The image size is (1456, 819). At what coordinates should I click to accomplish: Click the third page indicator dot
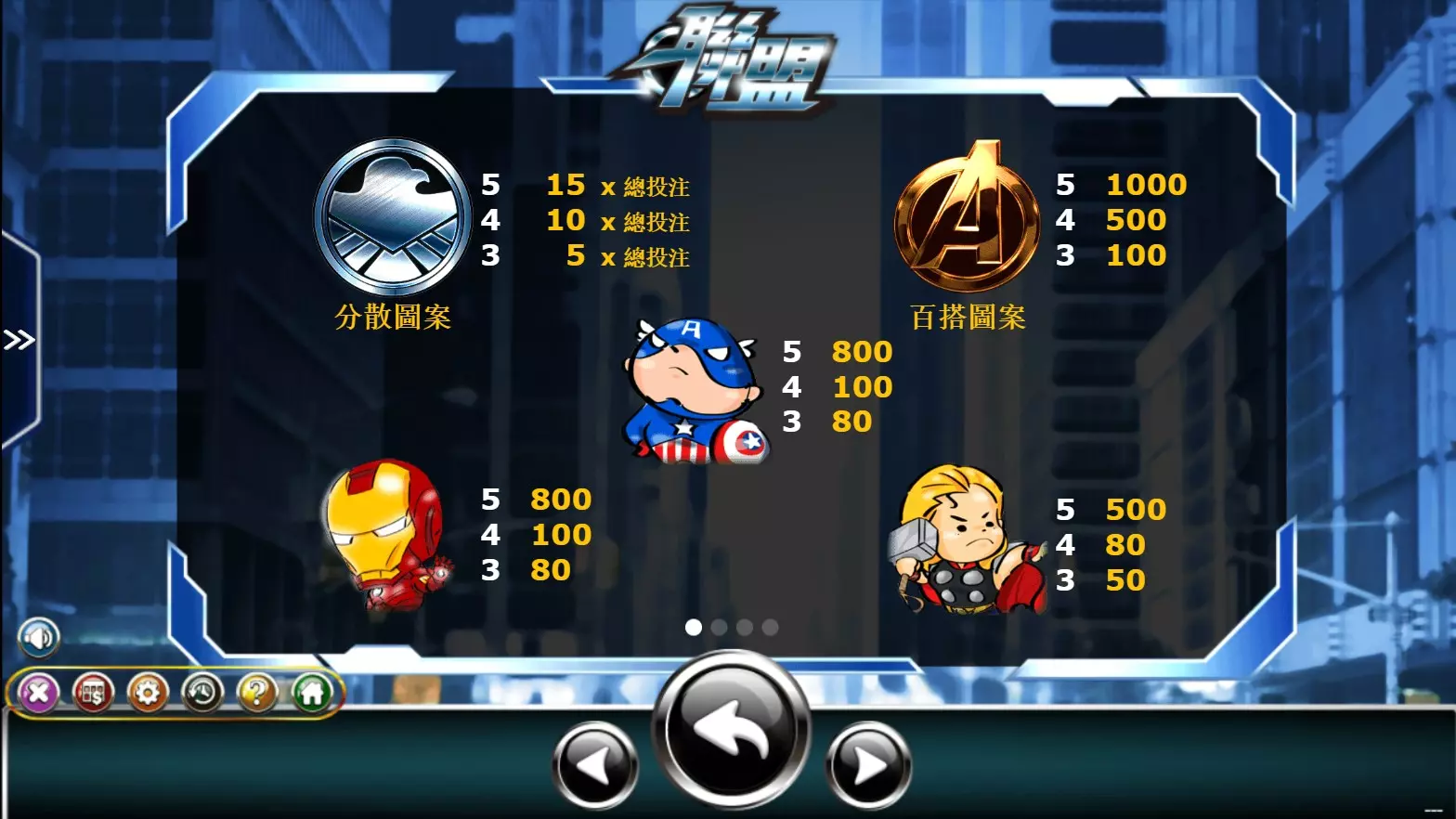point(746,629)
